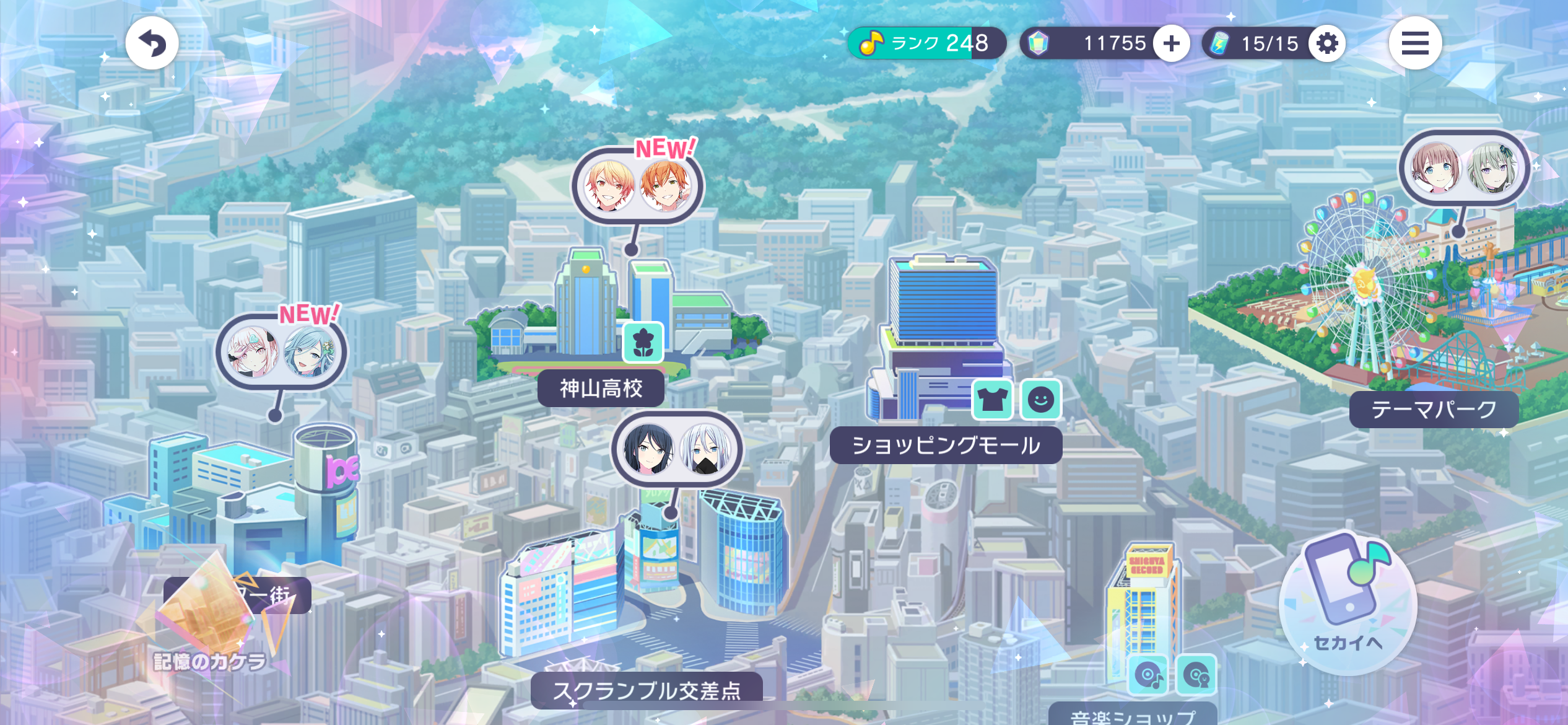1568x725 pixels.
Task: Open live bonus settings gear
Action: tap(1326, 43)
